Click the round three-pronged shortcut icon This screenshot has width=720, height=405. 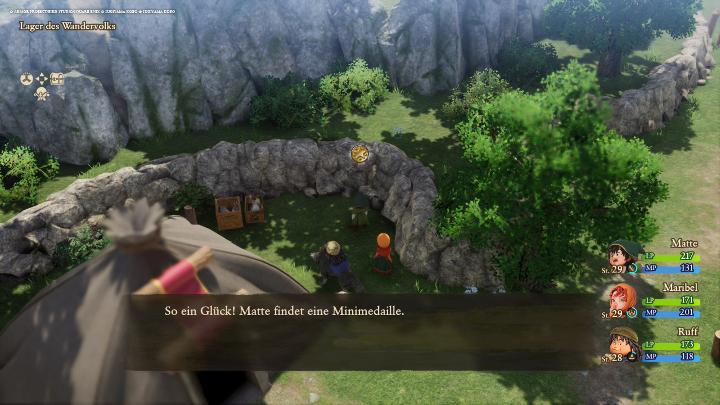click(x=27, y=78)
